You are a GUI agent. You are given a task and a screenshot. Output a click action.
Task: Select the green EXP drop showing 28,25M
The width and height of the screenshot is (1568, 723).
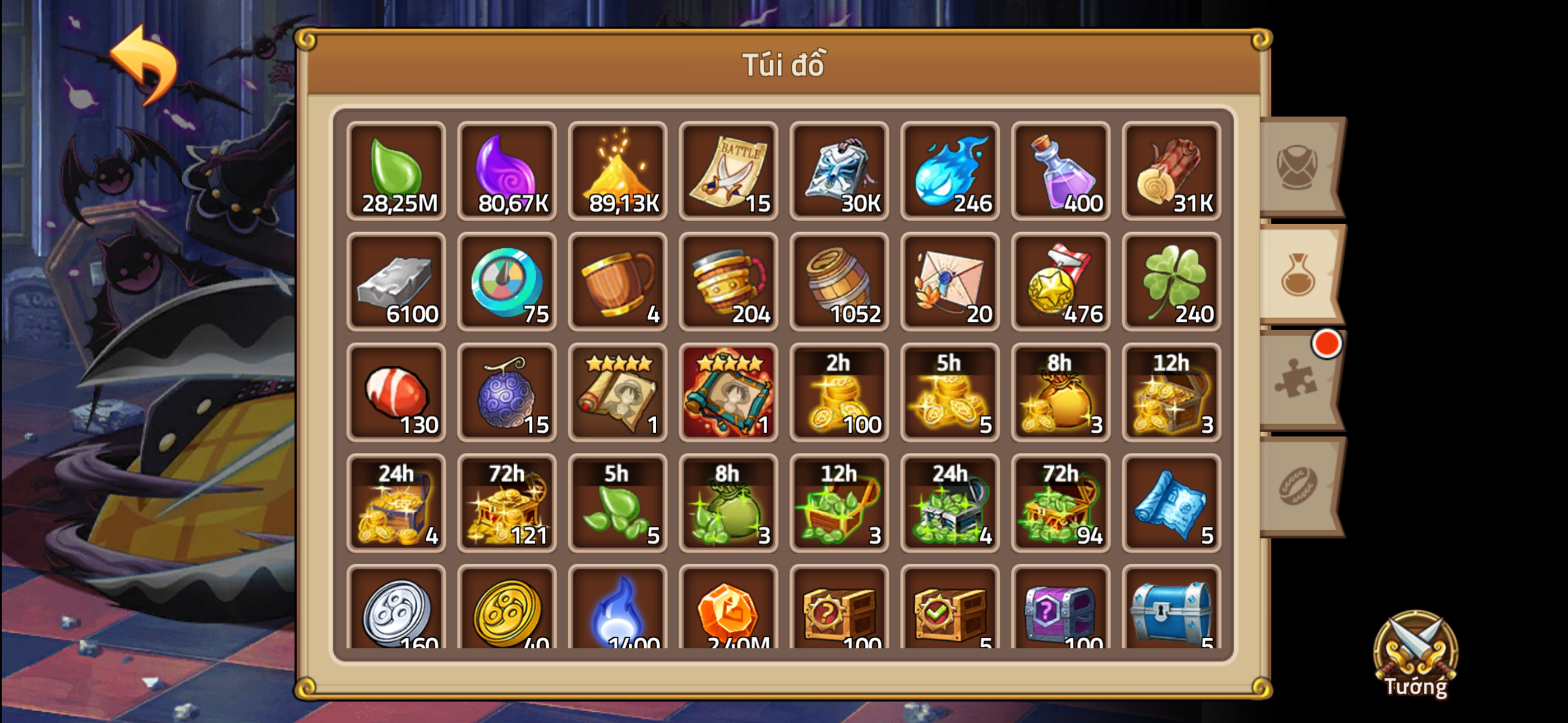(396, 172)
